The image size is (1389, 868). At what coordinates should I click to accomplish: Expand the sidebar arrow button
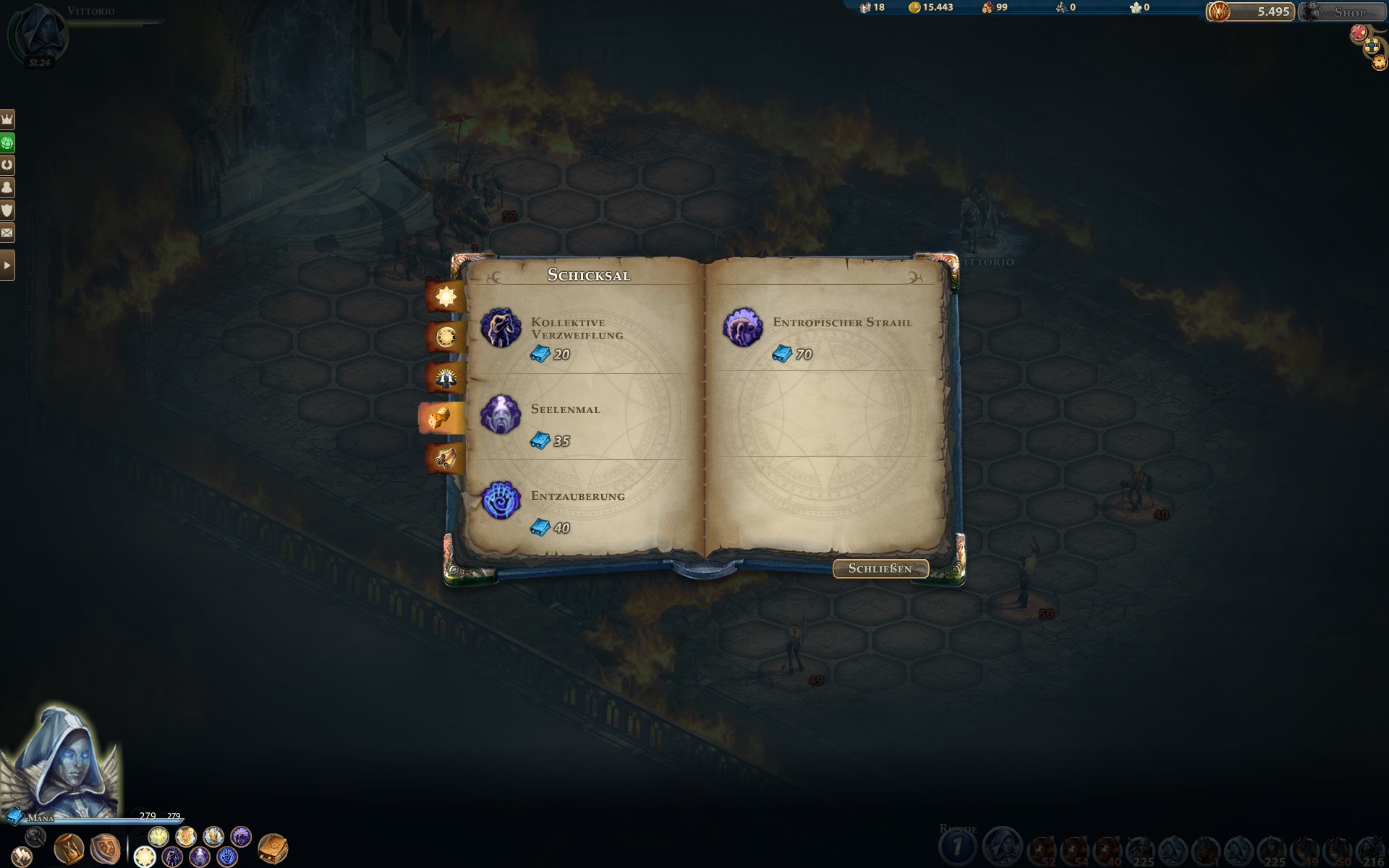pyautogui.click(x=7, y=265)
